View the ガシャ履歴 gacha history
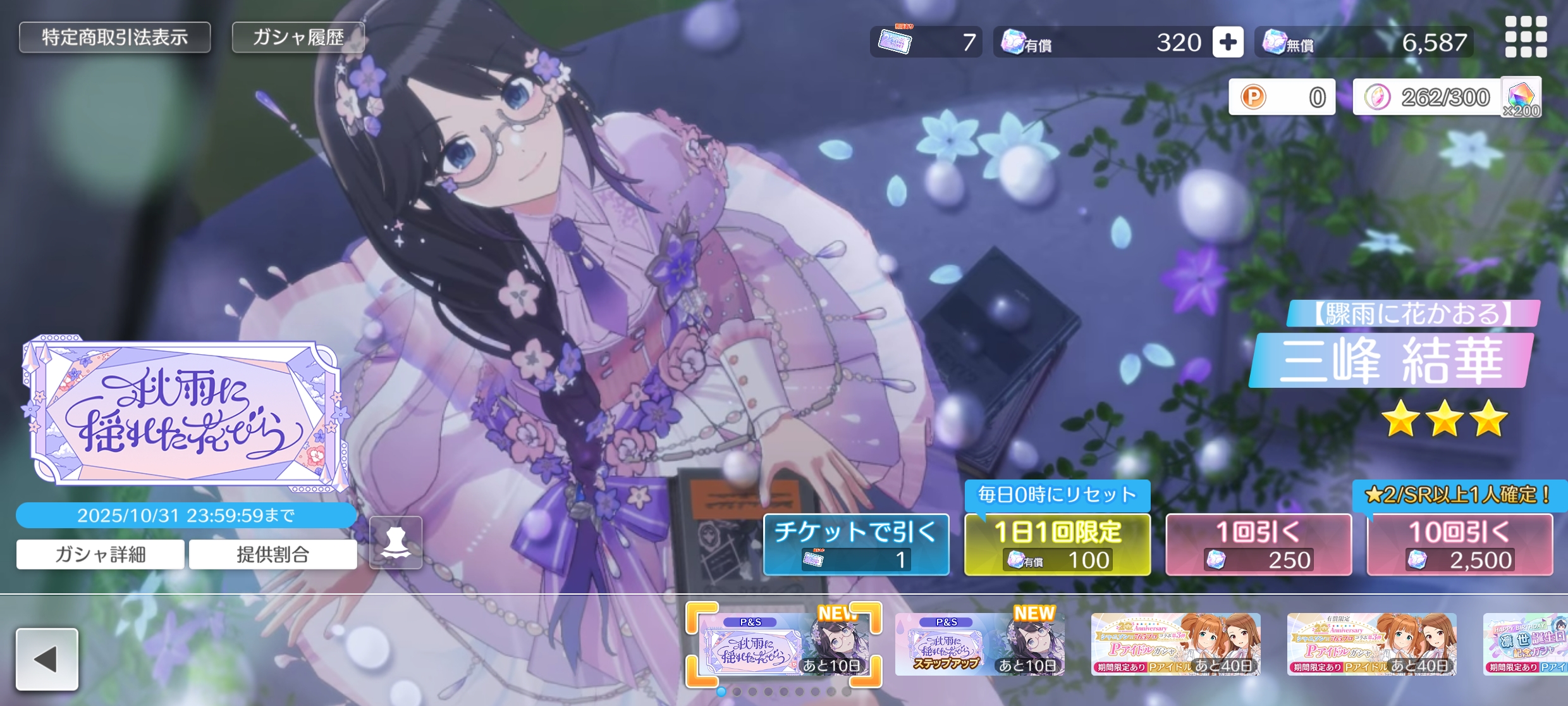 tap(298, 37)
